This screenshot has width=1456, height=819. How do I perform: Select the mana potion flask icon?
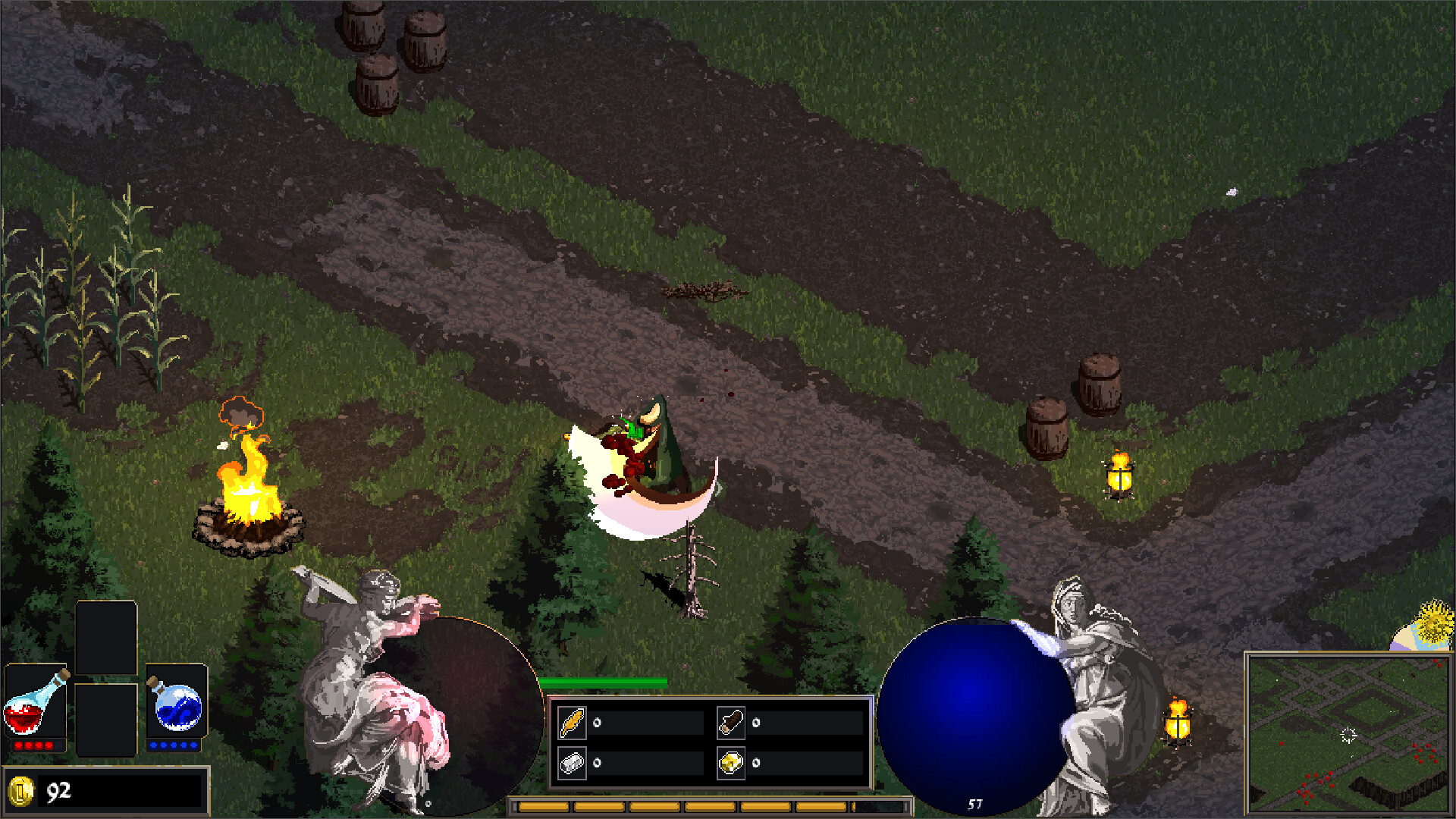tap(176, 708)
